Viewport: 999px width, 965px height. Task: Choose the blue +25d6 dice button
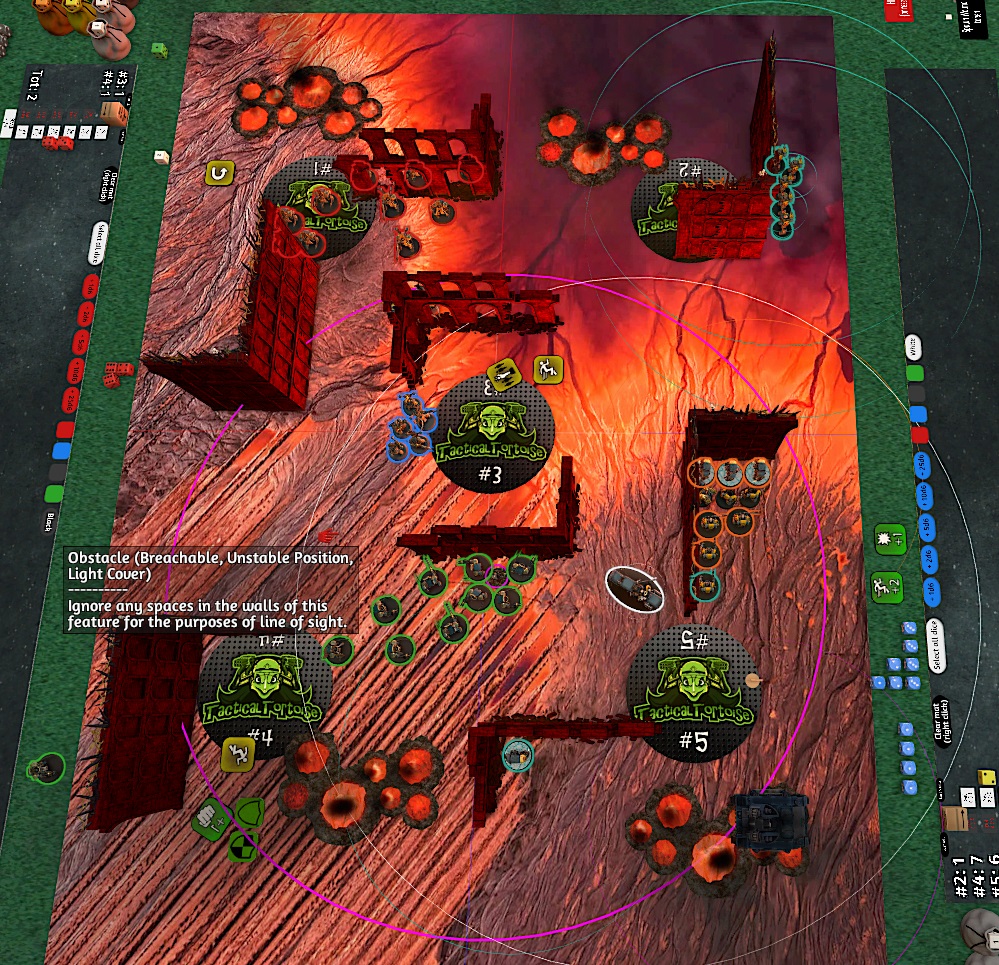tap(921, 462)
